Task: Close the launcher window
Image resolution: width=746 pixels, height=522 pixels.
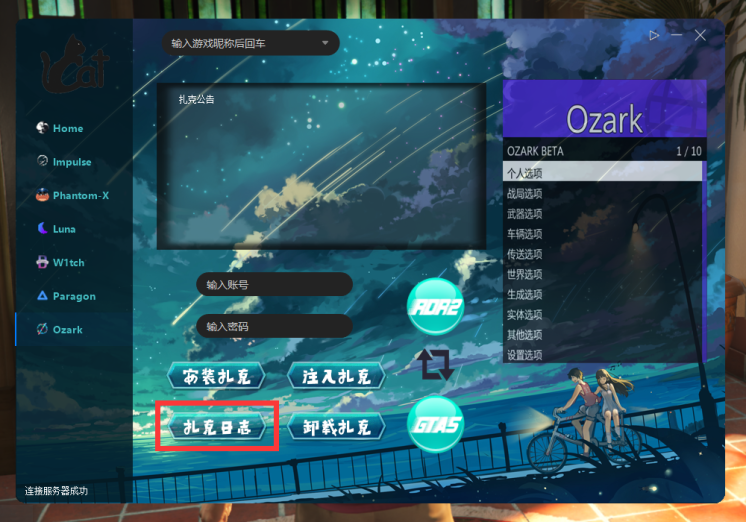Action: click(700, 35)
